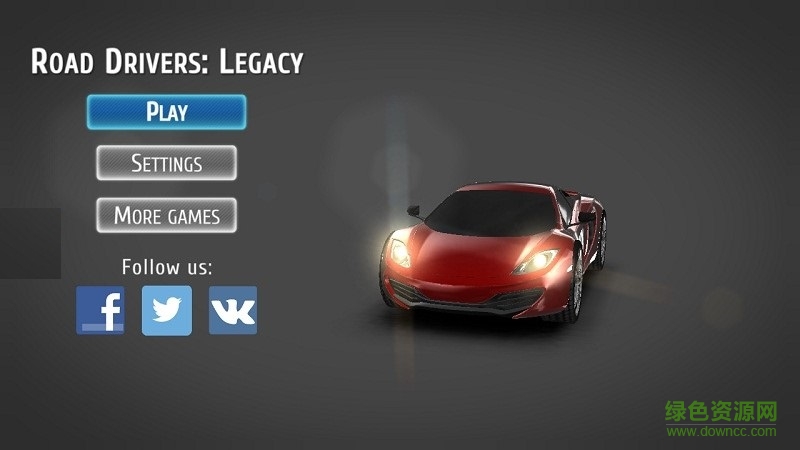Viewport: 800px width, 450px height.
Task: Start the game with the Play button
Action: tap(166, 112)
